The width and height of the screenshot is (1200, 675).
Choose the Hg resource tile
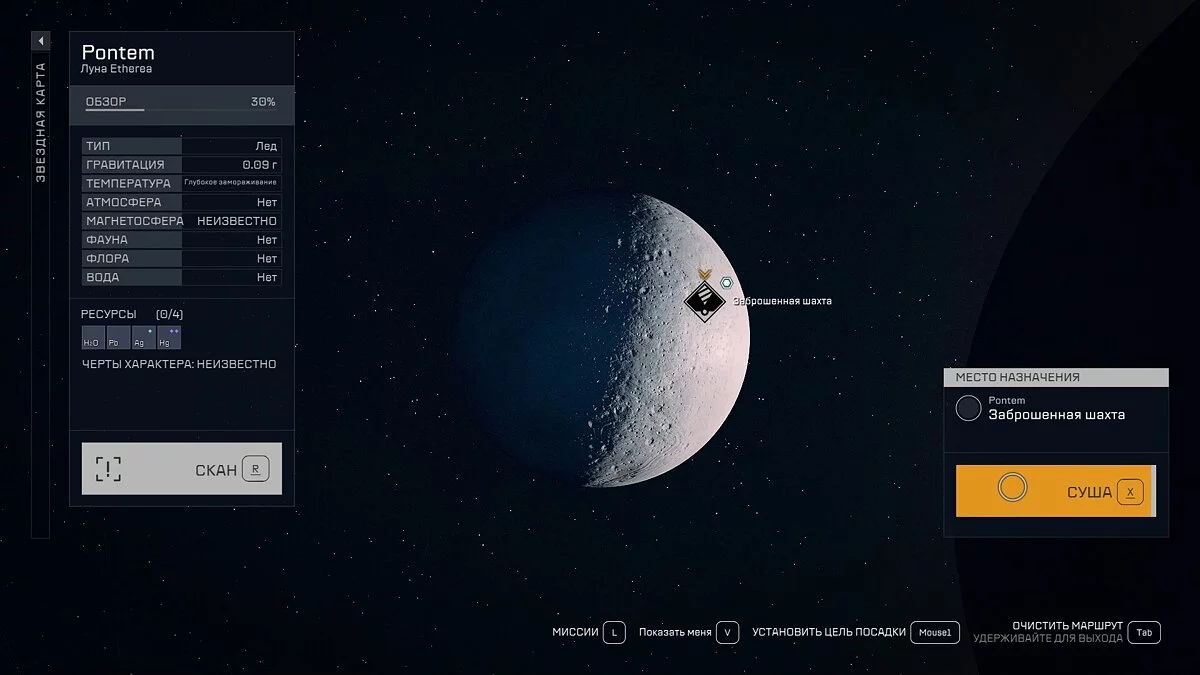167,338
